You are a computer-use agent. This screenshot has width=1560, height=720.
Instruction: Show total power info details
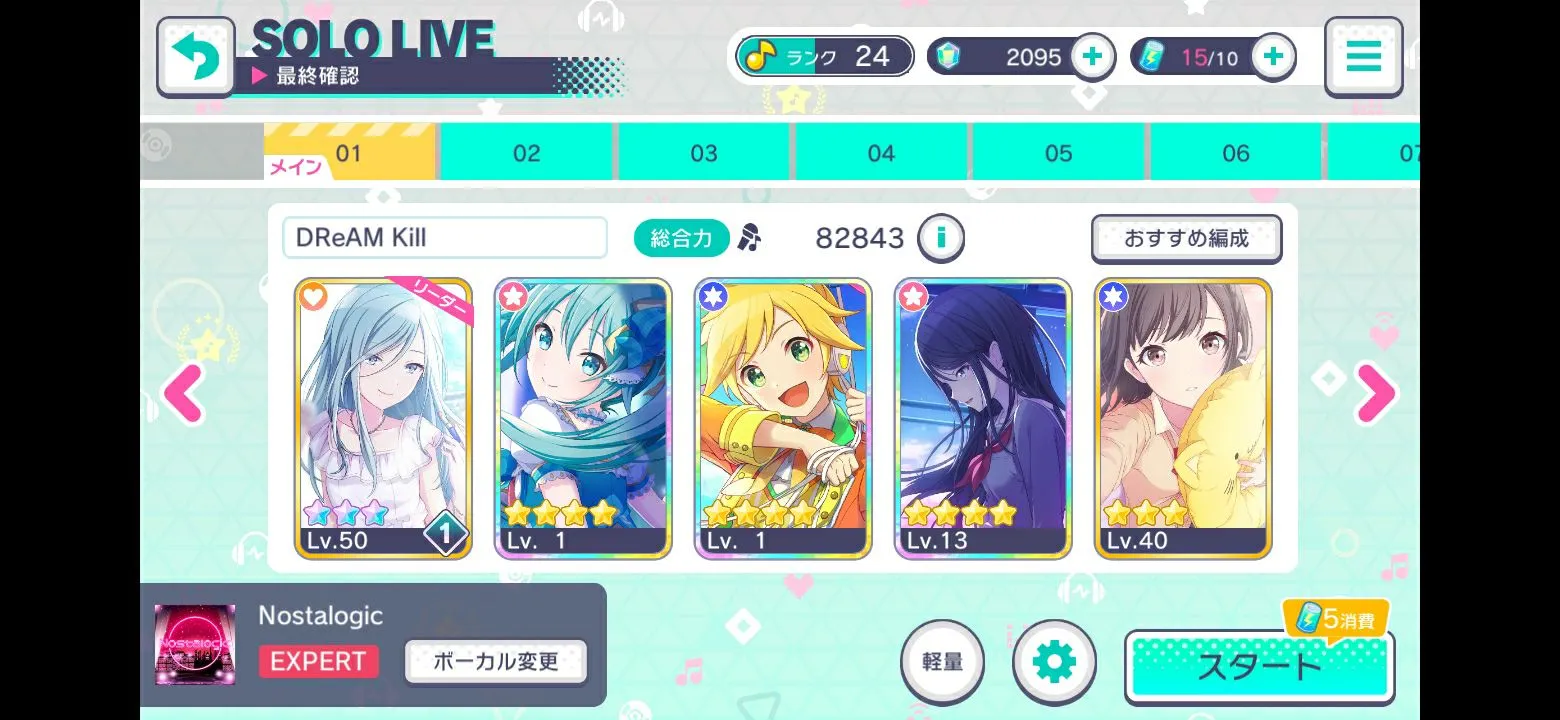coord(941,238)
